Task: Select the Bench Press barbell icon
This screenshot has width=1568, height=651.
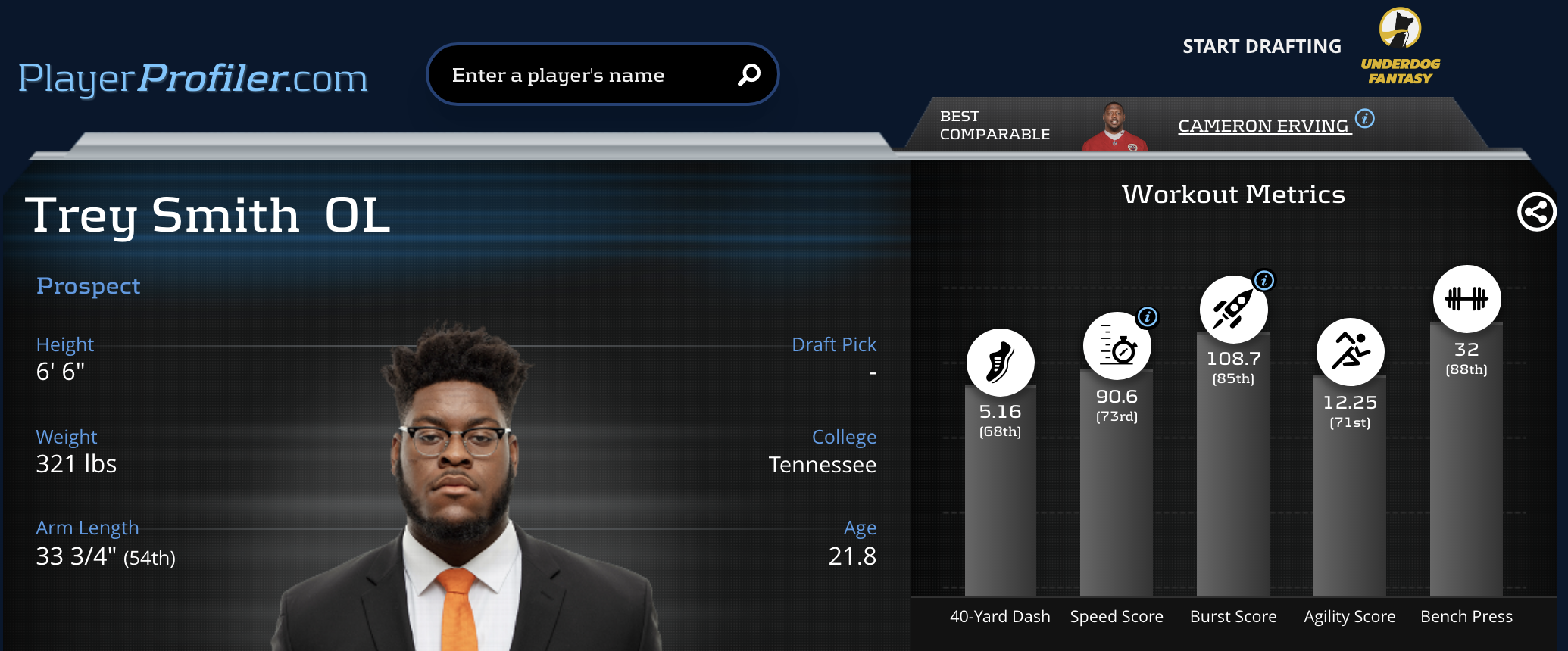Action: [1466, 299]
